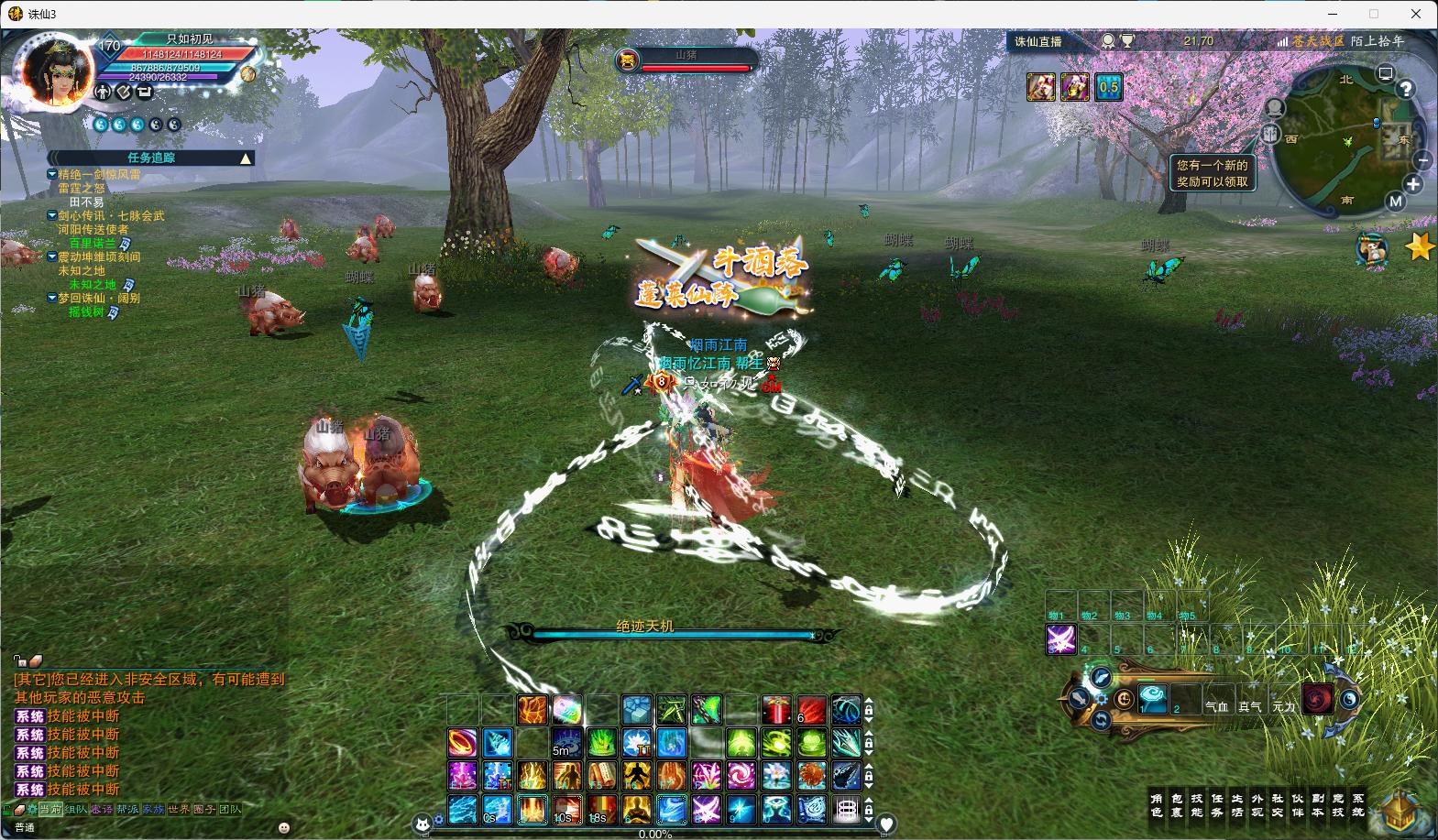Zoom in the minimap with plus button
Image resolution: width=1438 pixels, height=840 pixels.
tap(1413, 184)
